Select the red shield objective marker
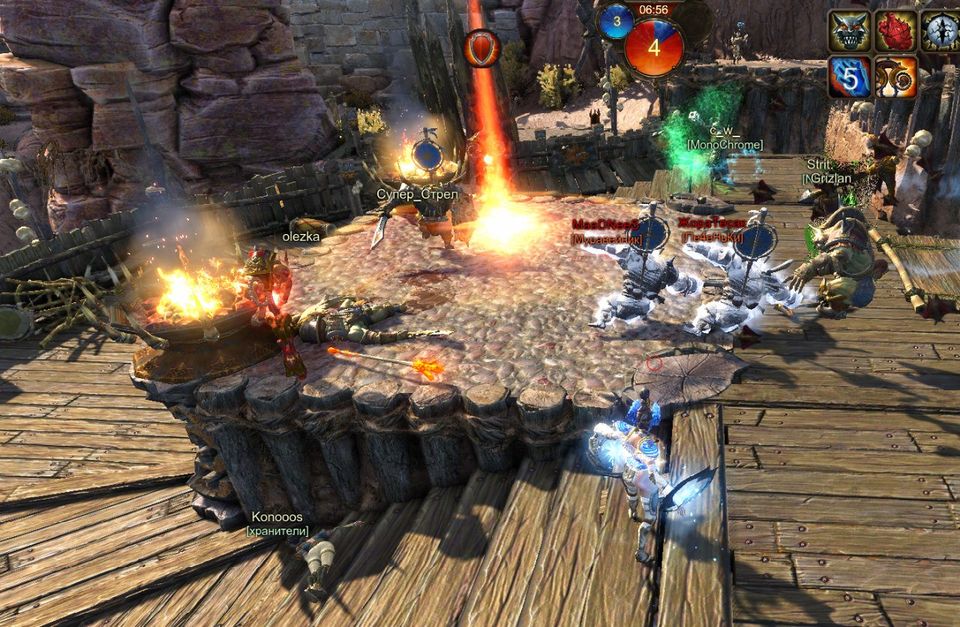 point(482,47)
